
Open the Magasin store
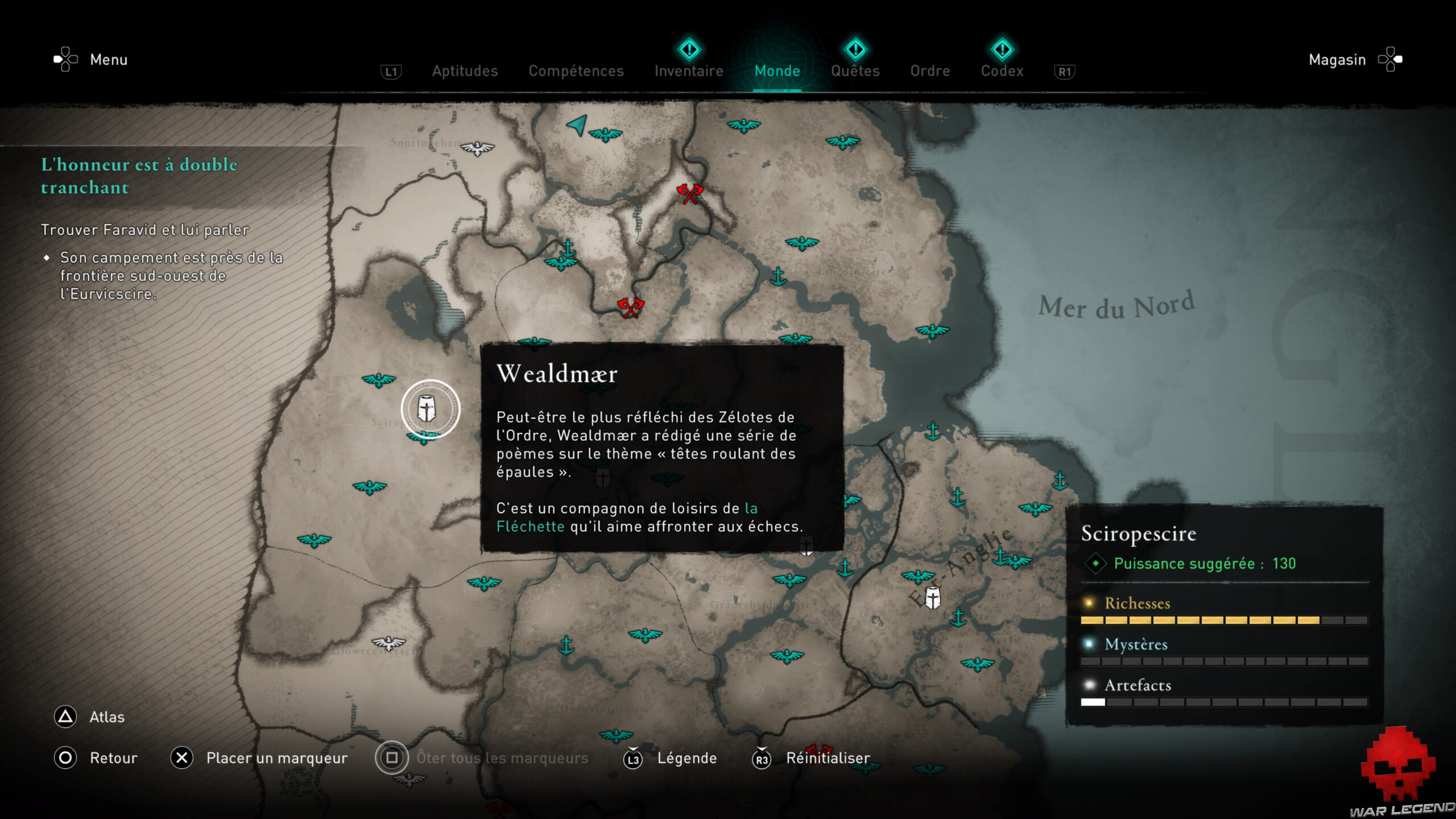click(x=1337, y=60)
